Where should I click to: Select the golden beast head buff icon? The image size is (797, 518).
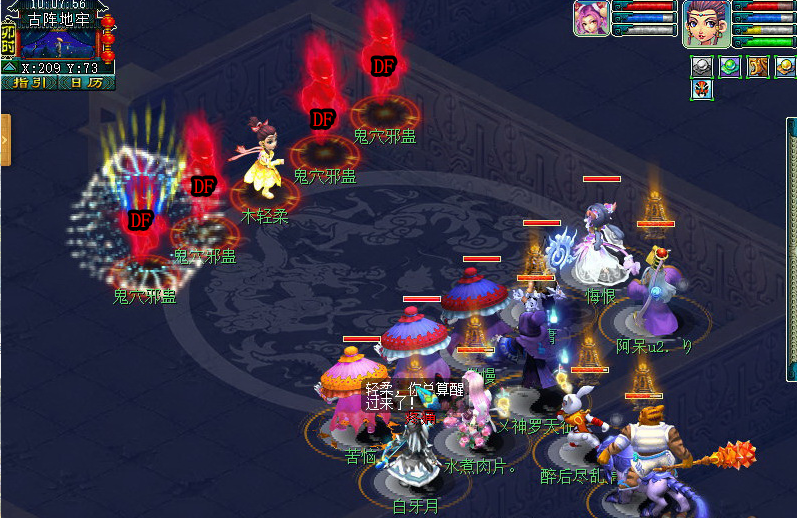[758, 66]
